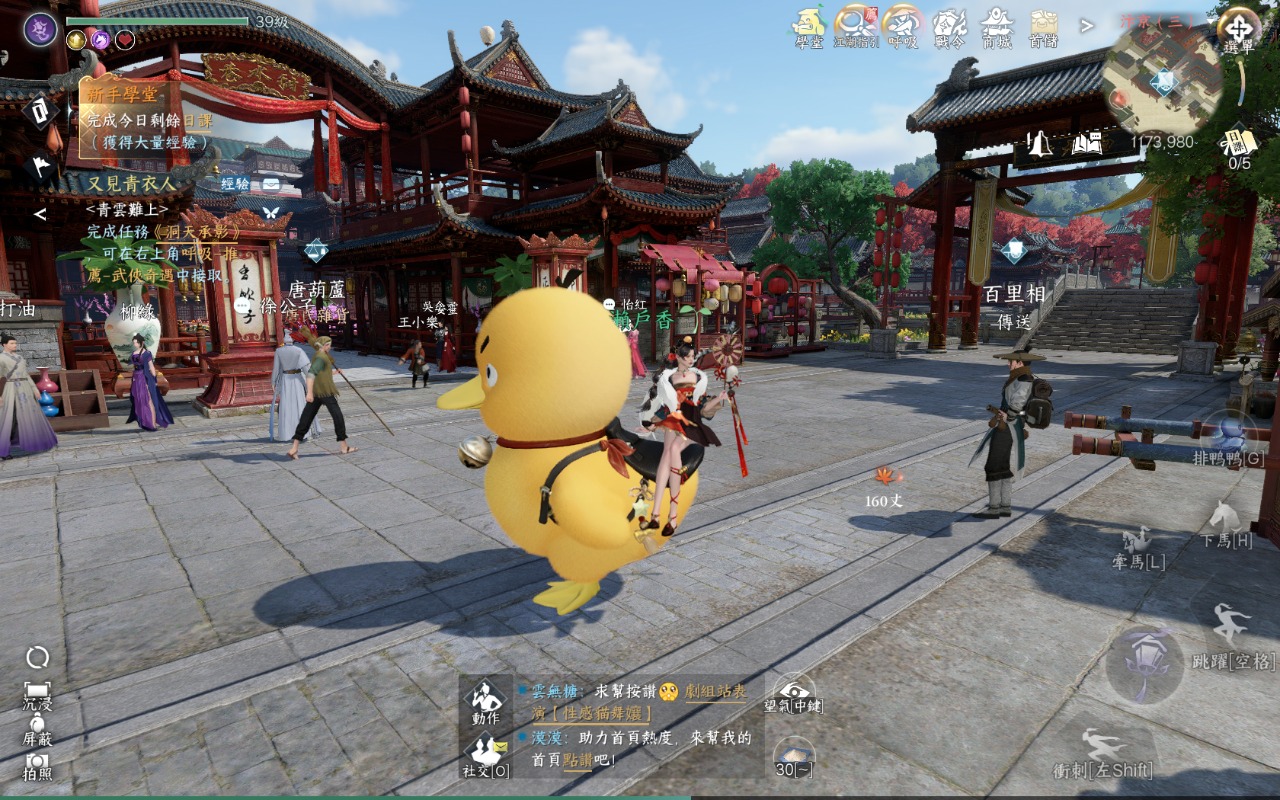Open the 選單 main menu button
Viewport: 1280px width, 800px height.
coord(1238,28)
